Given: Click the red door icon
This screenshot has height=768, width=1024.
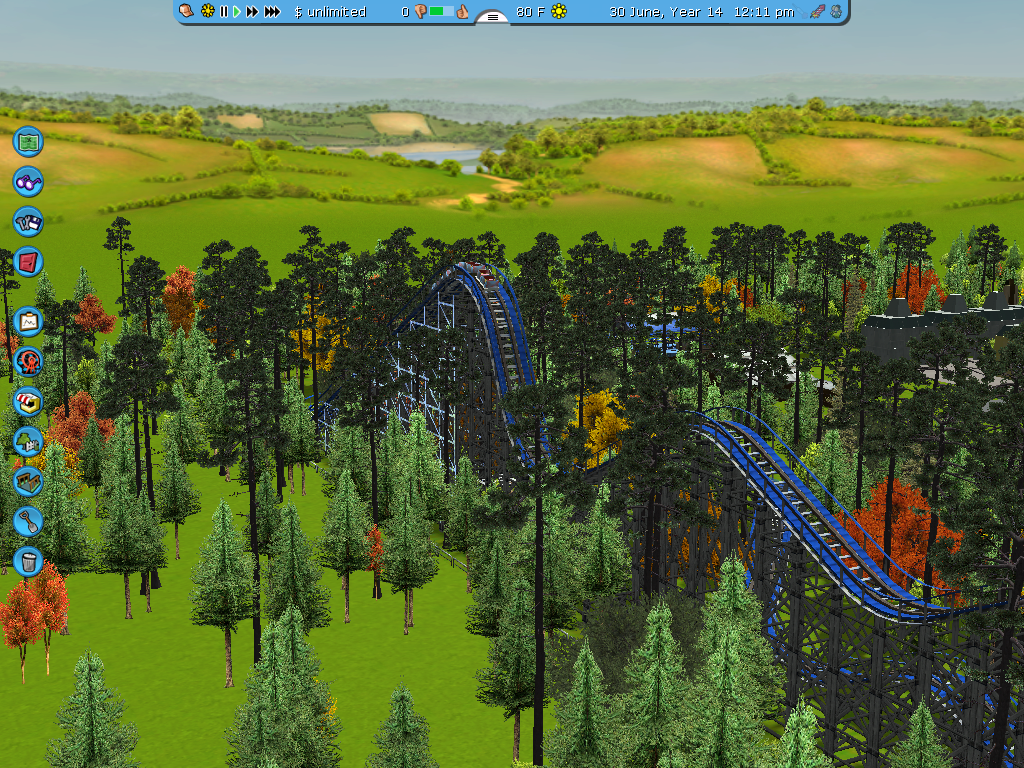Looking at the screenshot, I should 28,261.
